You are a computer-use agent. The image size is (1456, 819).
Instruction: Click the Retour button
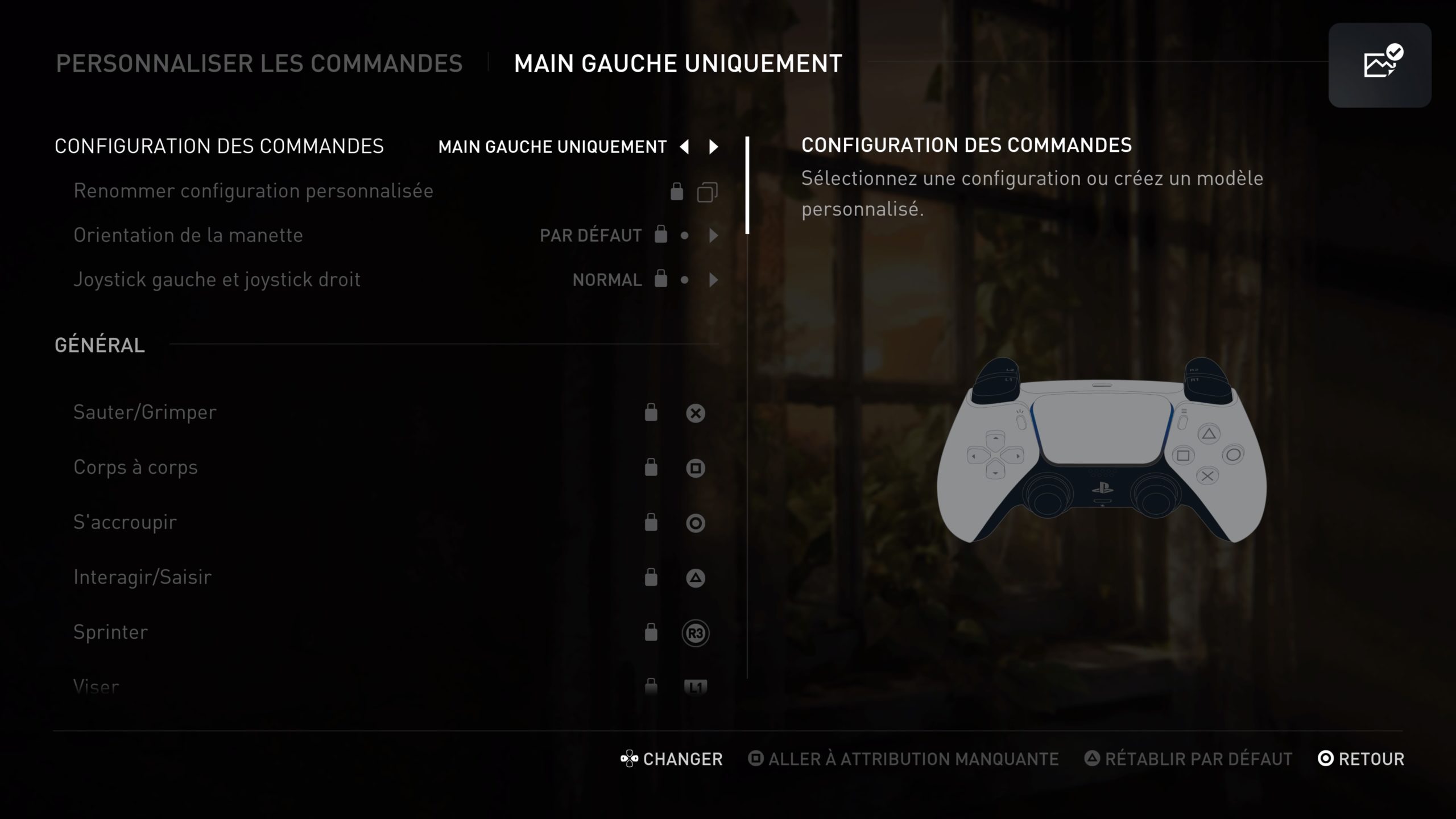(1360, 759)
